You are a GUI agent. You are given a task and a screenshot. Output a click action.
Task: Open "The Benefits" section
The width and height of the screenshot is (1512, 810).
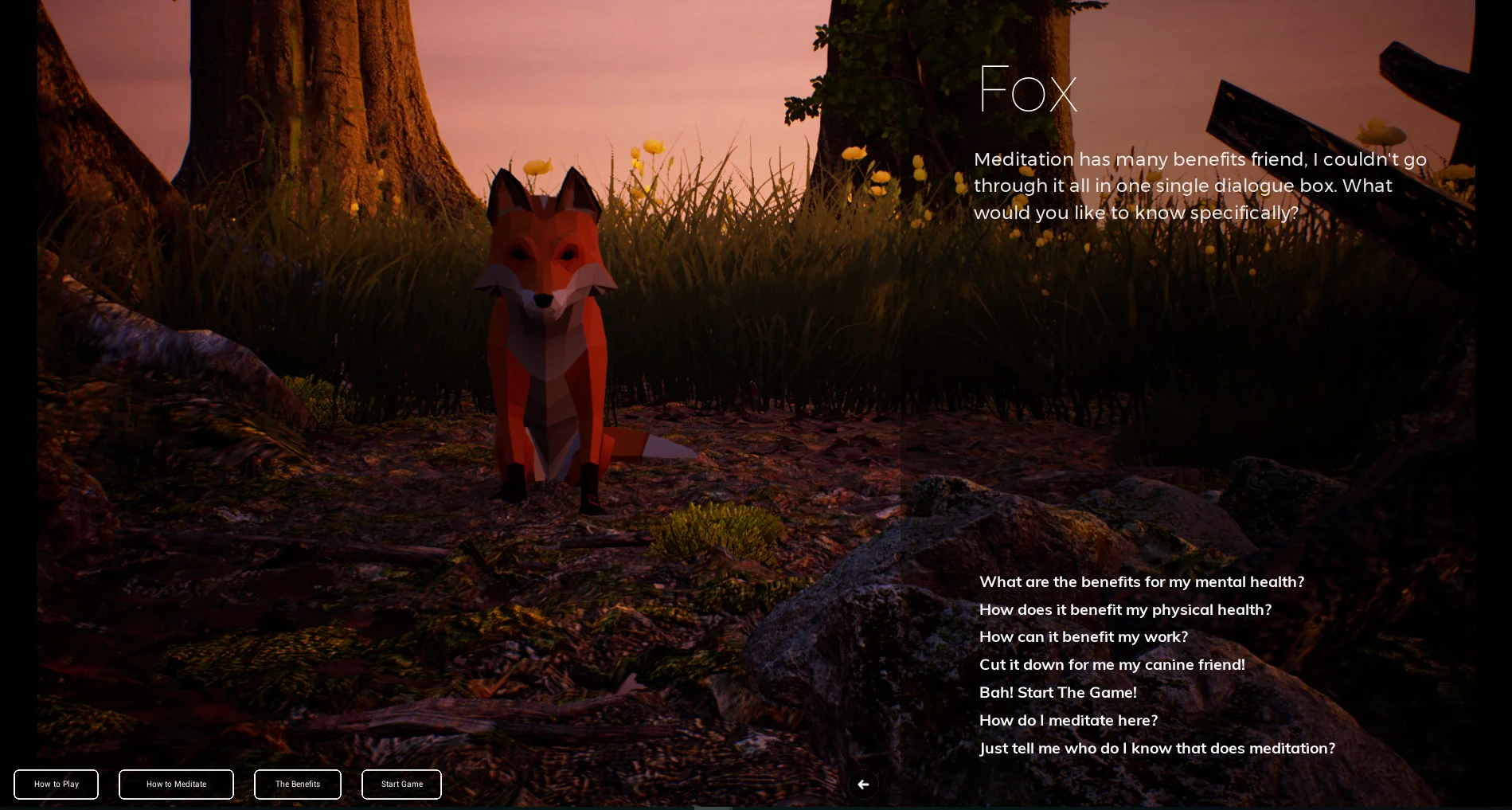click(x=297, y=784)
